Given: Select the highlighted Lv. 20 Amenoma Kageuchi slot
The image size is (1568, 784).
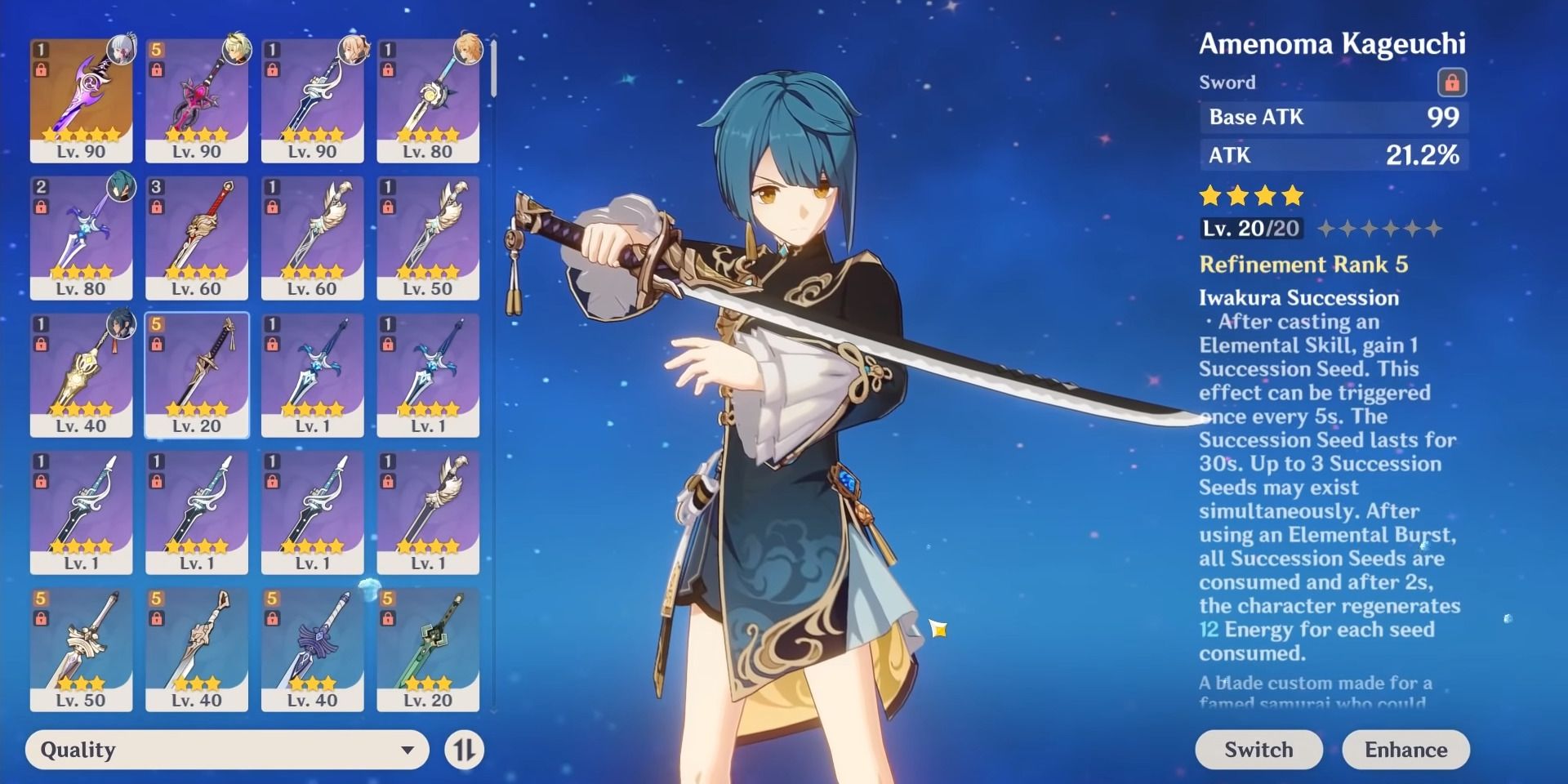Looking at the screenshot, I should click(197, 374).
